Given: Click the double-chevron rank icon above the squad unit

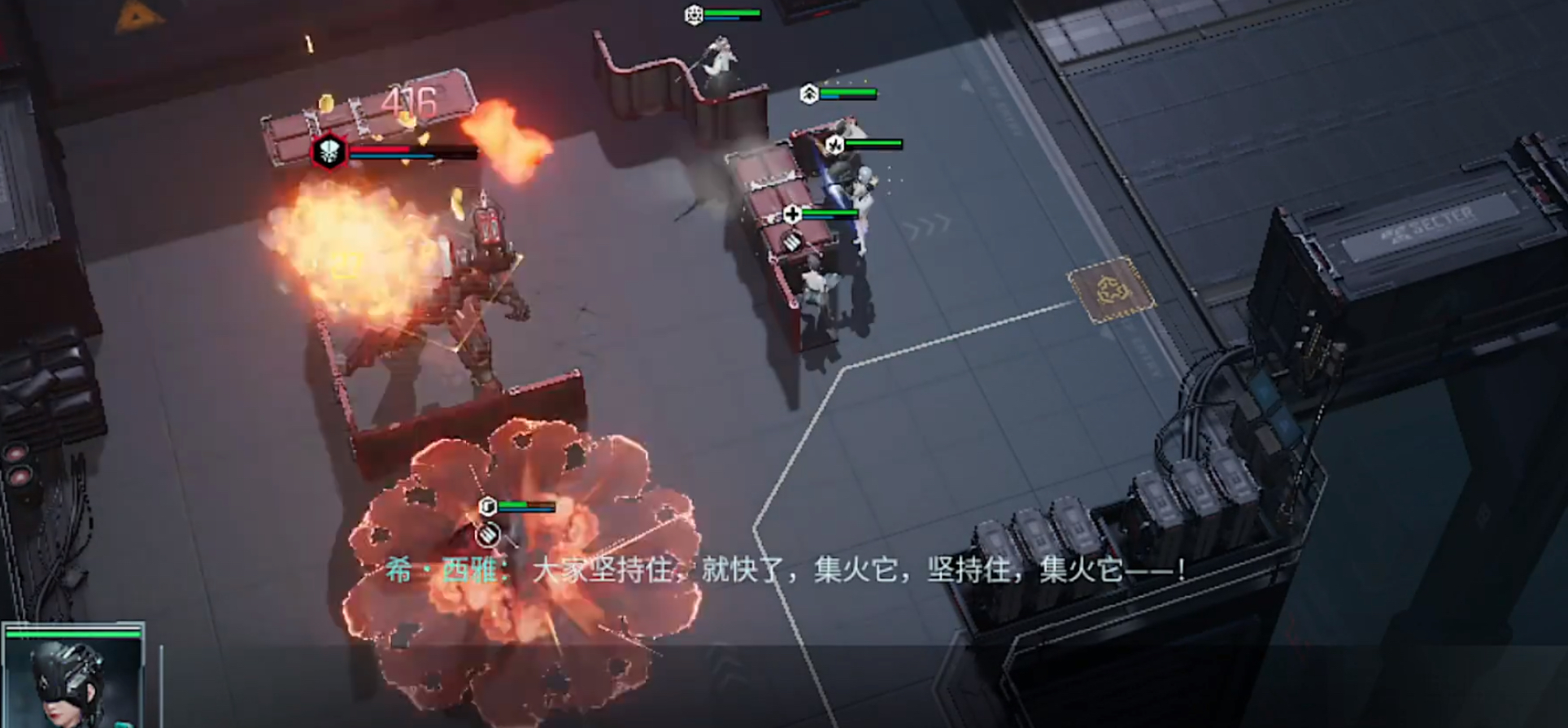Looking at the screenshot, I should (808, 92).
